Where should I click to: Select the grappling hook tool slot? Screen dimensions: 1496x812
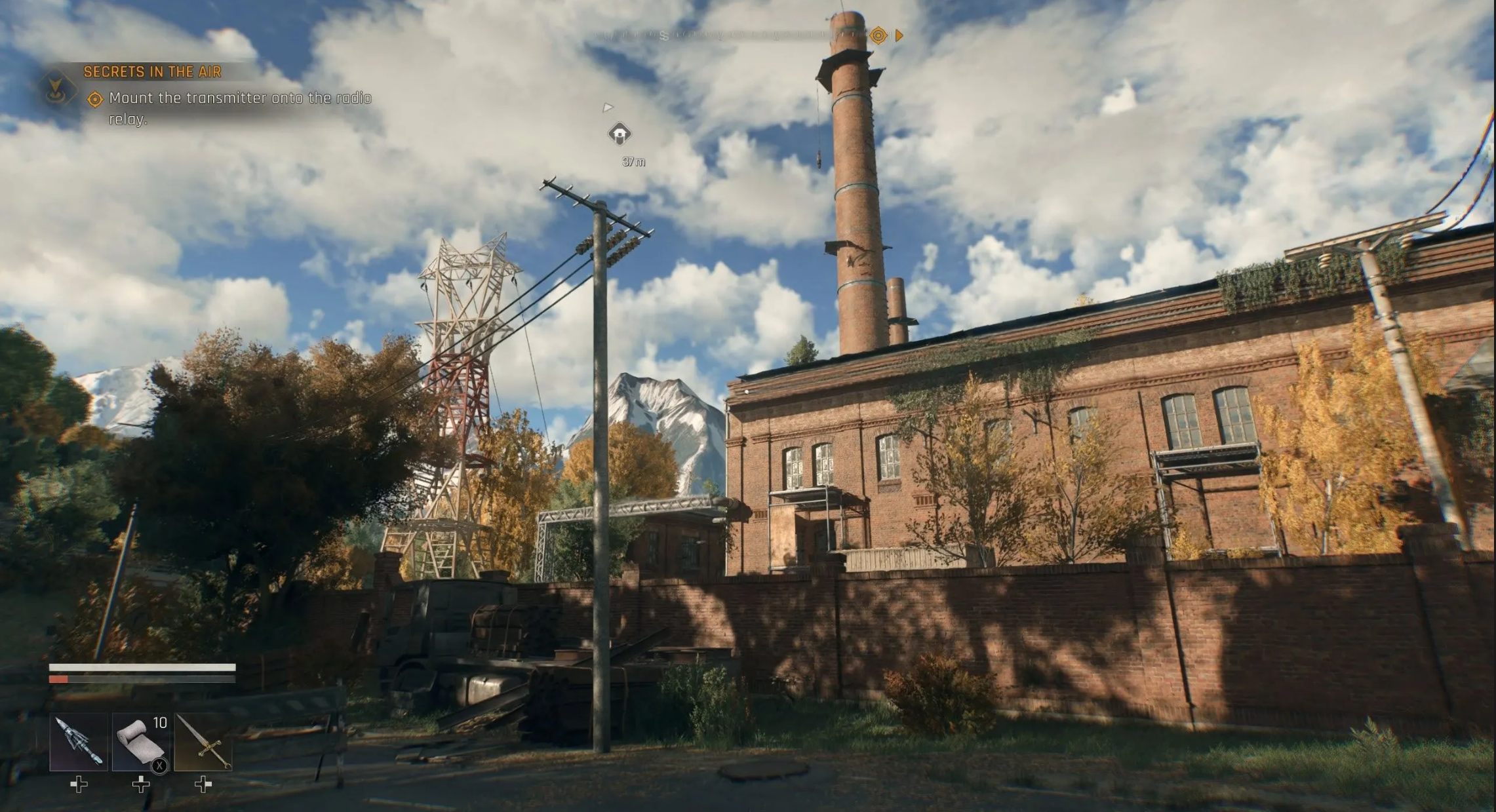79,742
